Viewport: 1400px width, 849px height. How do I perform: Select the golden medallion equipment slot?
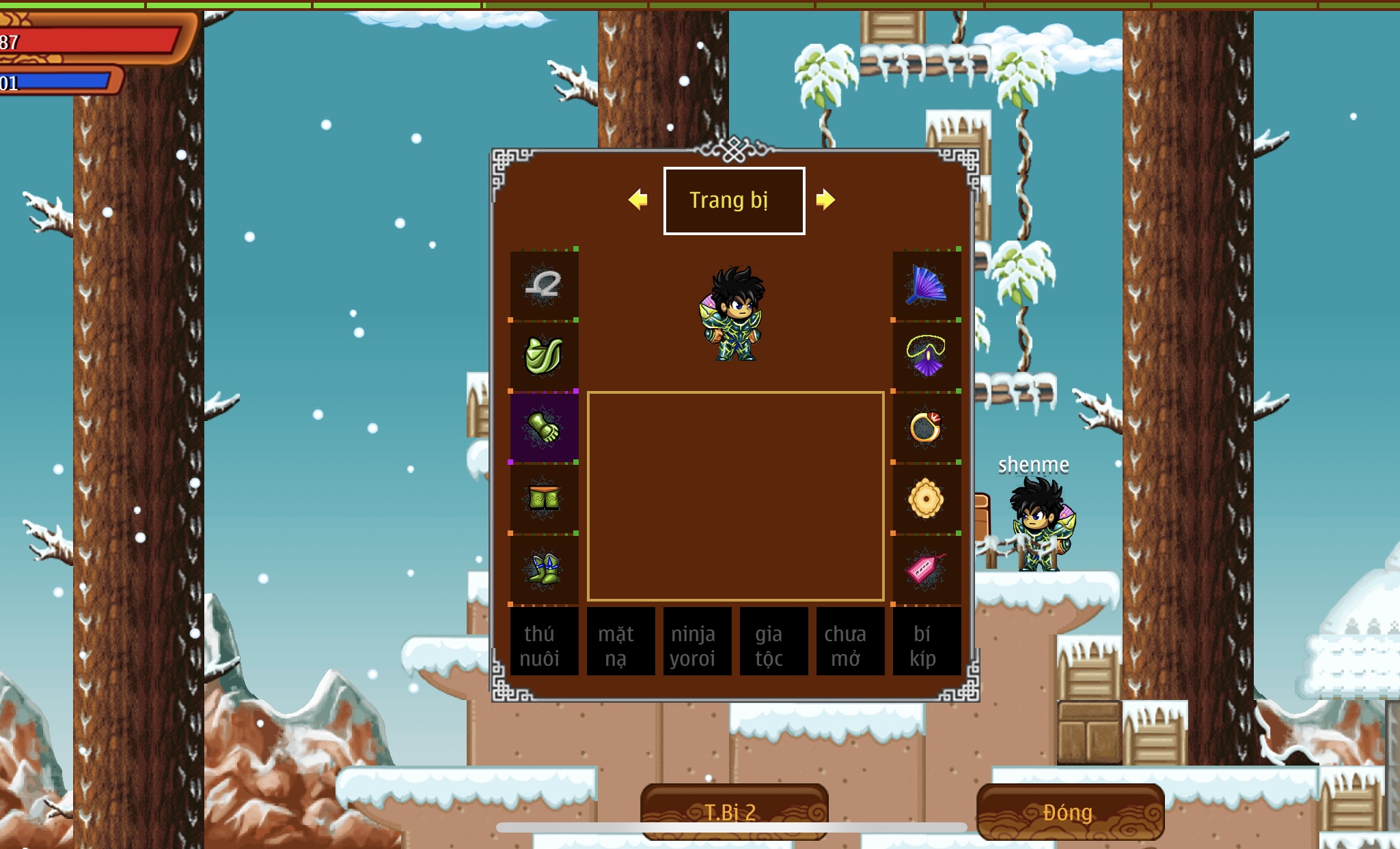[x=927, y=498]
